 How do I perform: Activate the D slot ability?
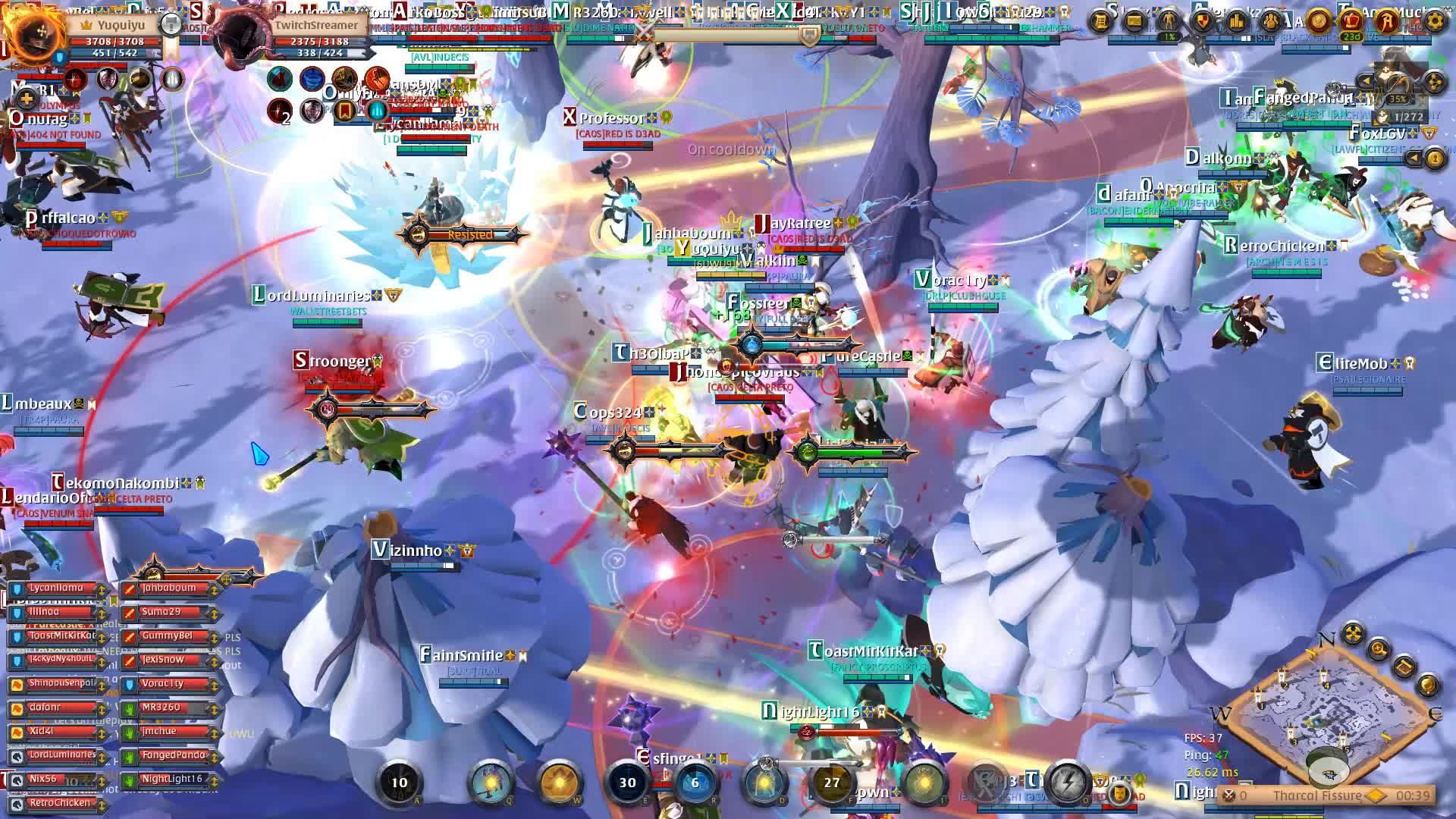[764, 783]
